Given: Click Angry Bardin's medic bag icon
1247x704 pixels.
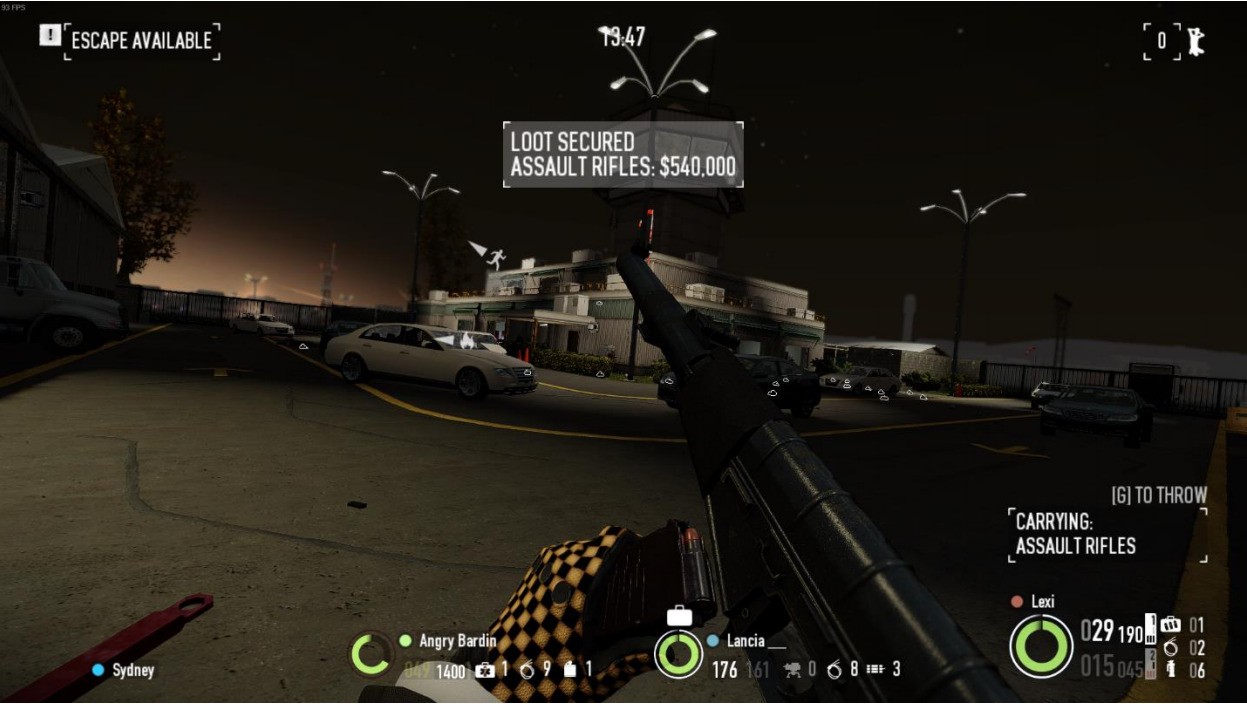Looking at the screenshot, I should point(485,670).
